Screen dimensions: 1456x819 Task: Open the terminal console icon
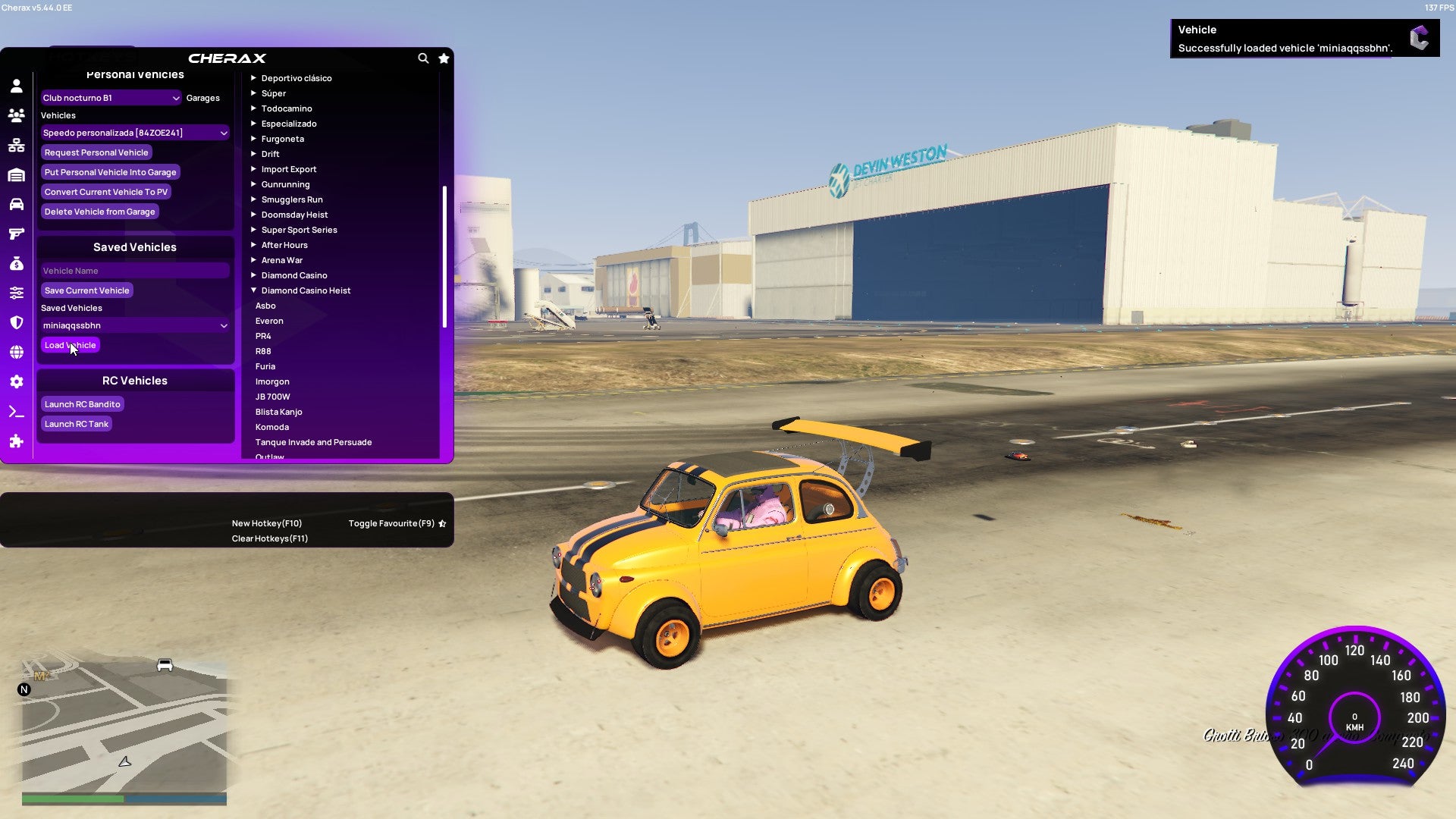click(x=17, y=411)
